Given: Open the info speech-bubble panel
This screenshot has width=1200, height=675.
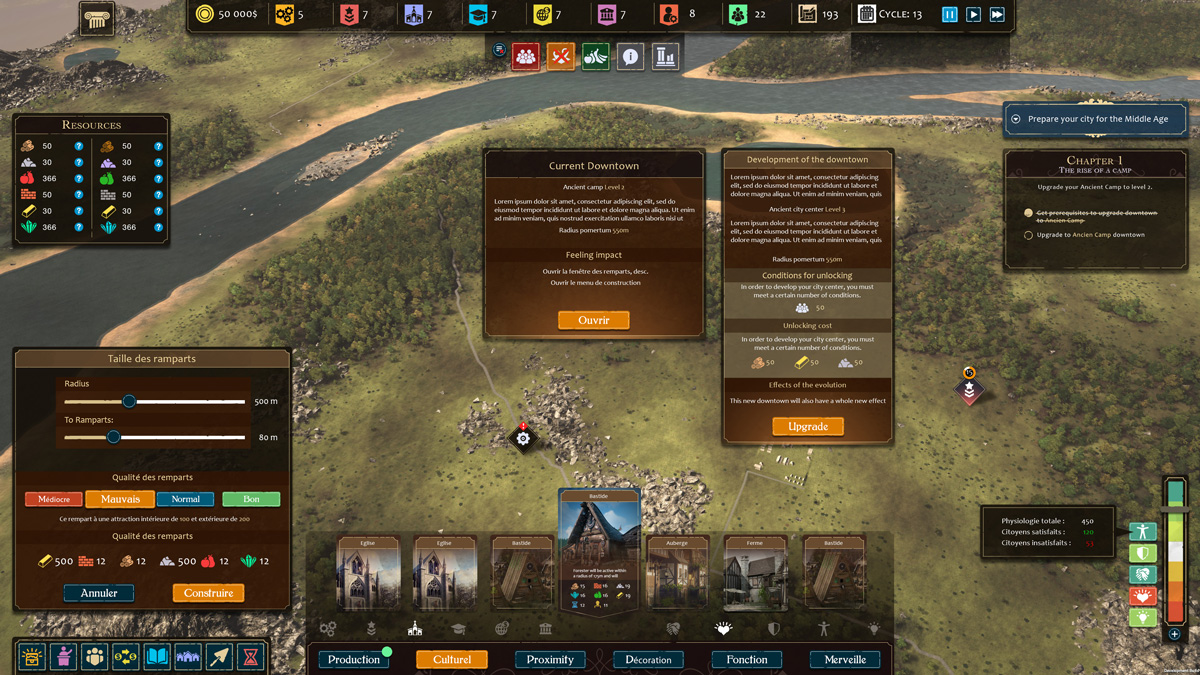Looking at the screenshot, I should click(630, 57).
